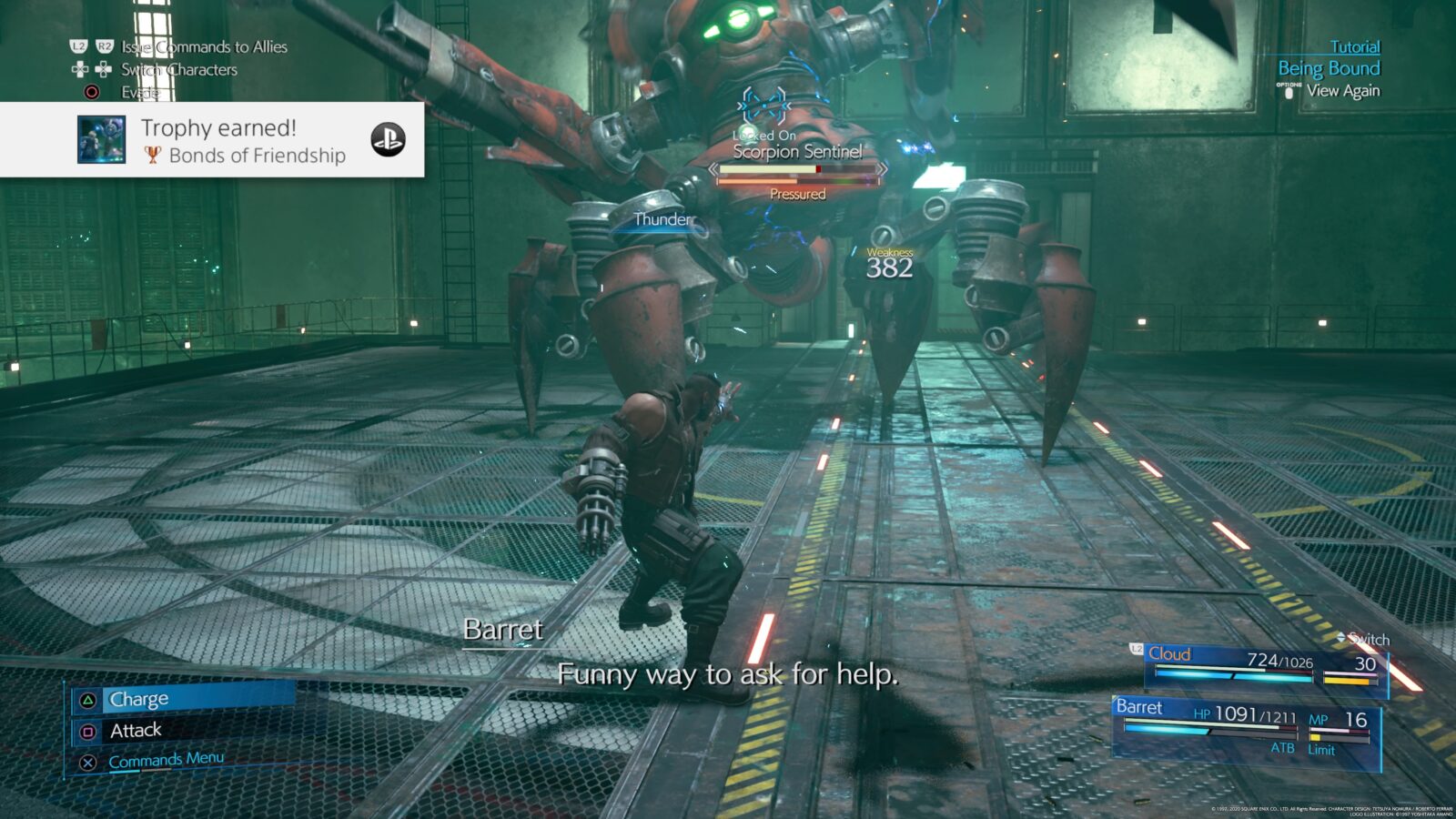
Task: Click the X icon beside Commands Menu
Action: [x=88, y=762]
